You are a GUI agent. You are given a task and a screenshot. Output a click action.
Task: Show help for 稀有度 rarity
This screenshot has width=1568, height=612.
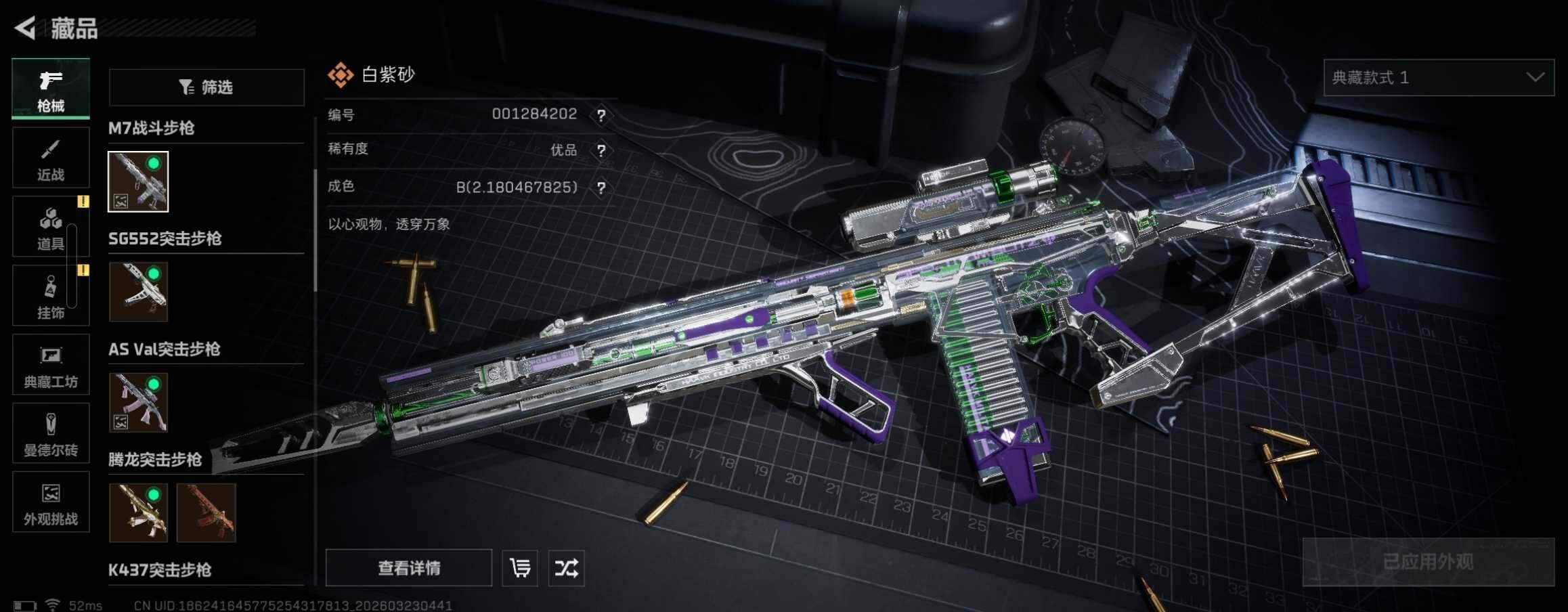pyautogui.click(x=601, y=150)
